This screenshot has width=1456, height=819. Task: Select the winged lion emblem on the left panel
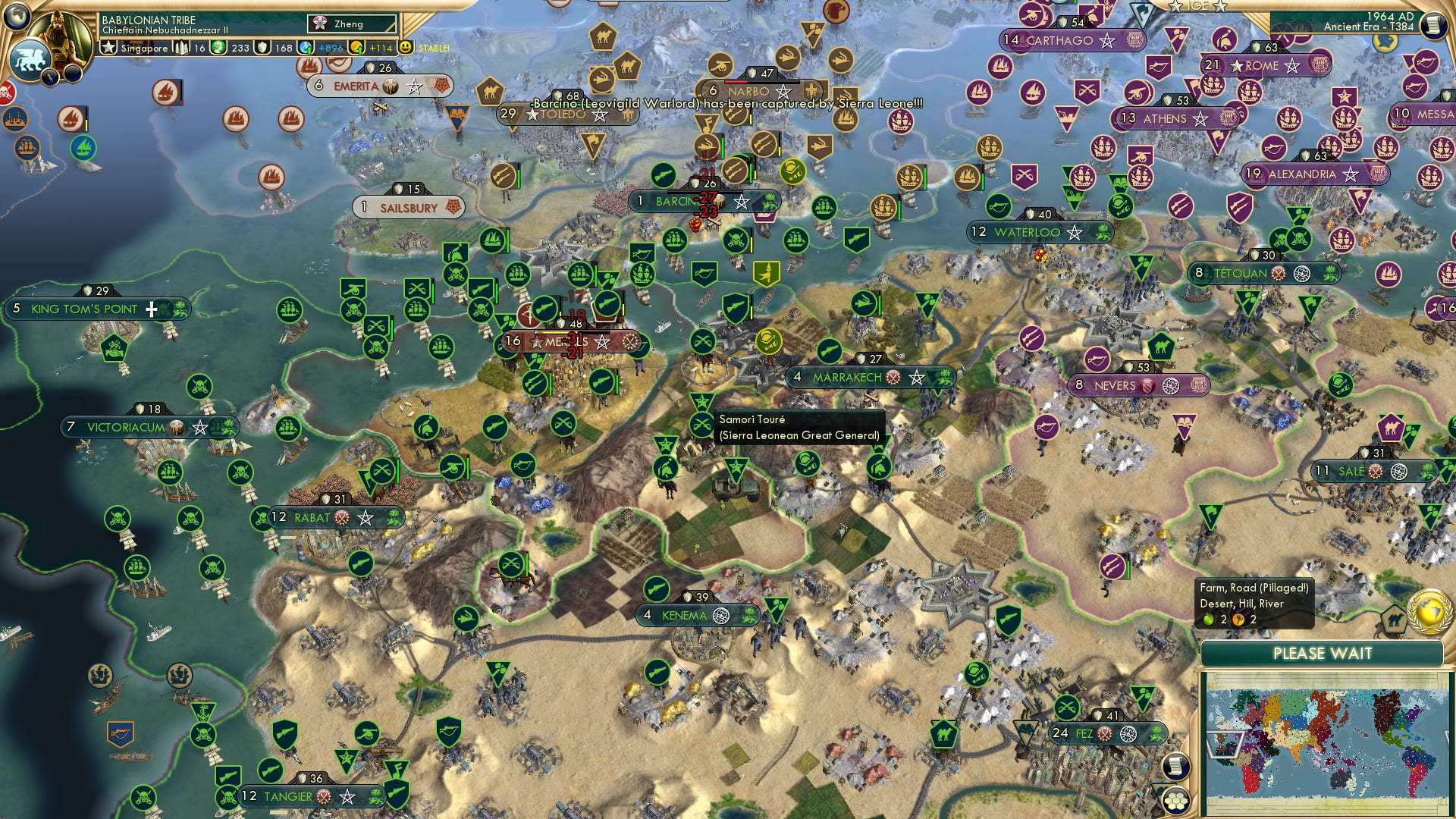pos(29,58)
